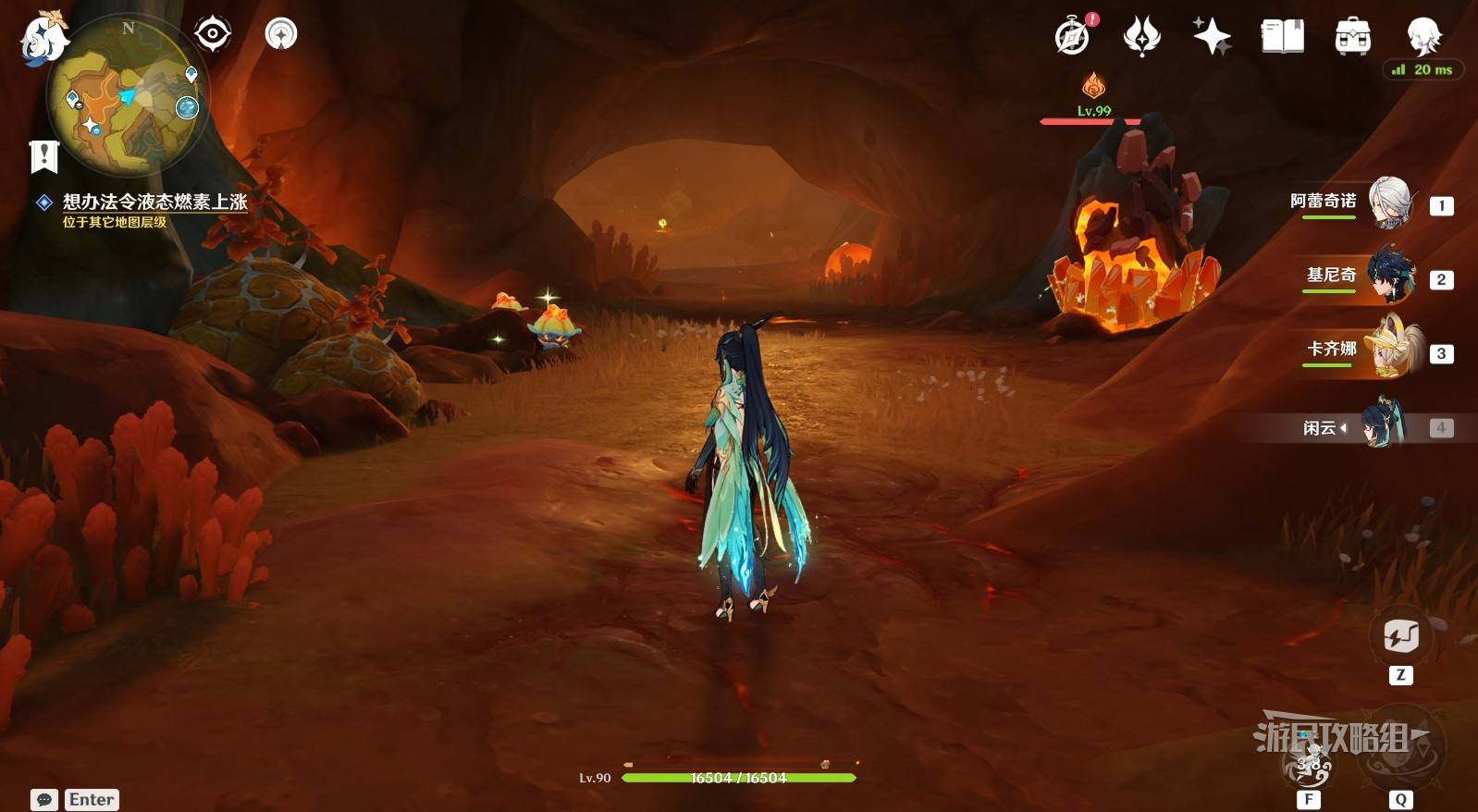This screenshot has width=1478, height=812.
Task: Click the round icon right of the target icon
Action: pos(281,34)
